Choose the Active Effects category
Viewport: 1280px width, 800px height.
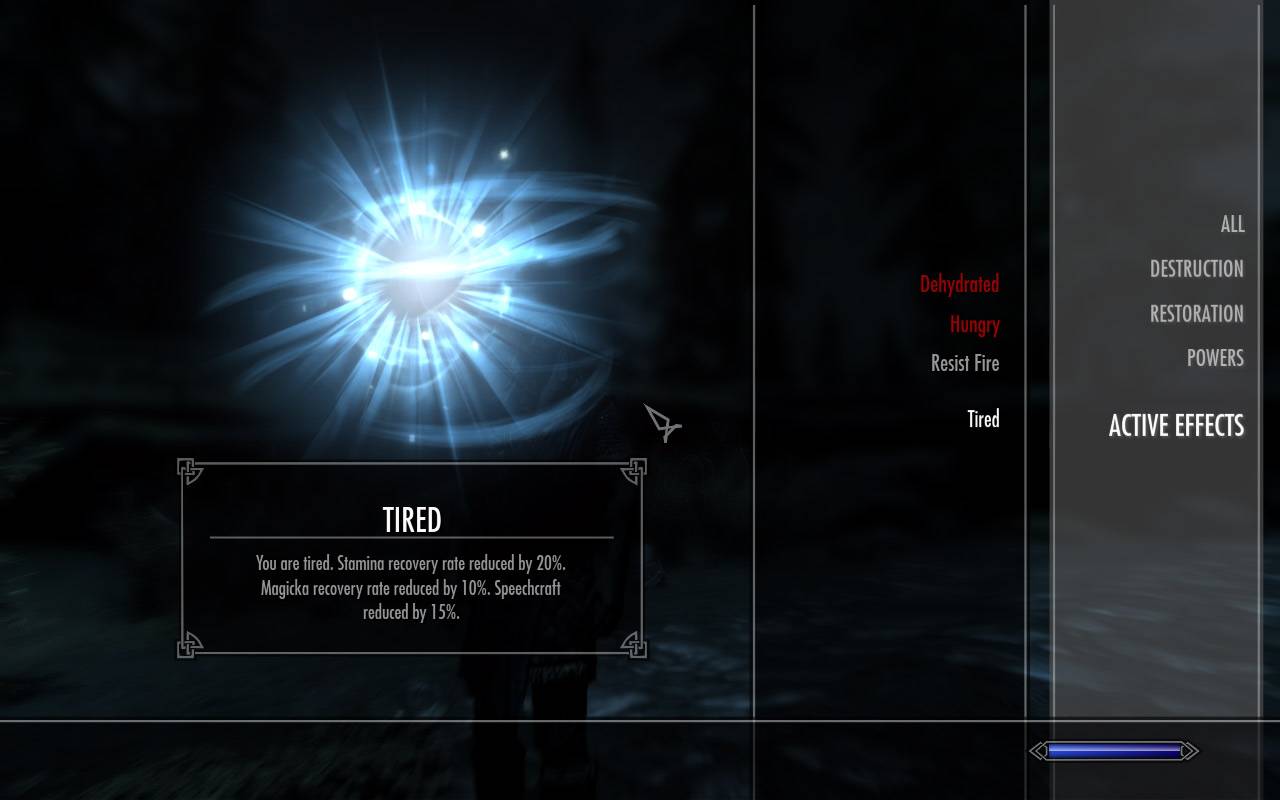(1176, 426)
